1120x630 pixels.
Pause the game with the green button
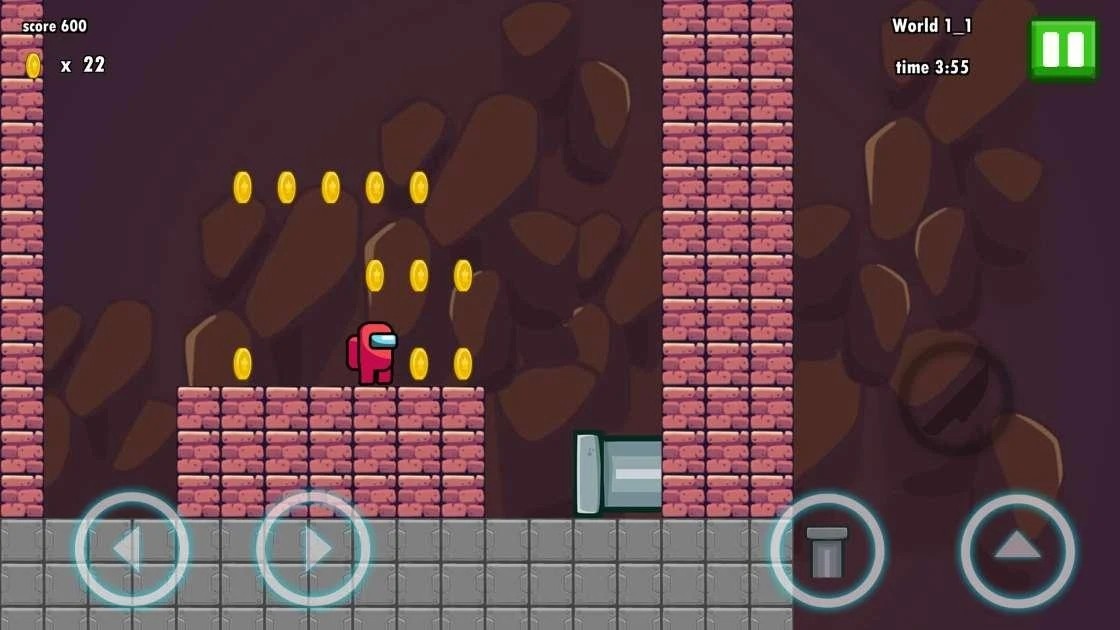(x=1063, y=48)
